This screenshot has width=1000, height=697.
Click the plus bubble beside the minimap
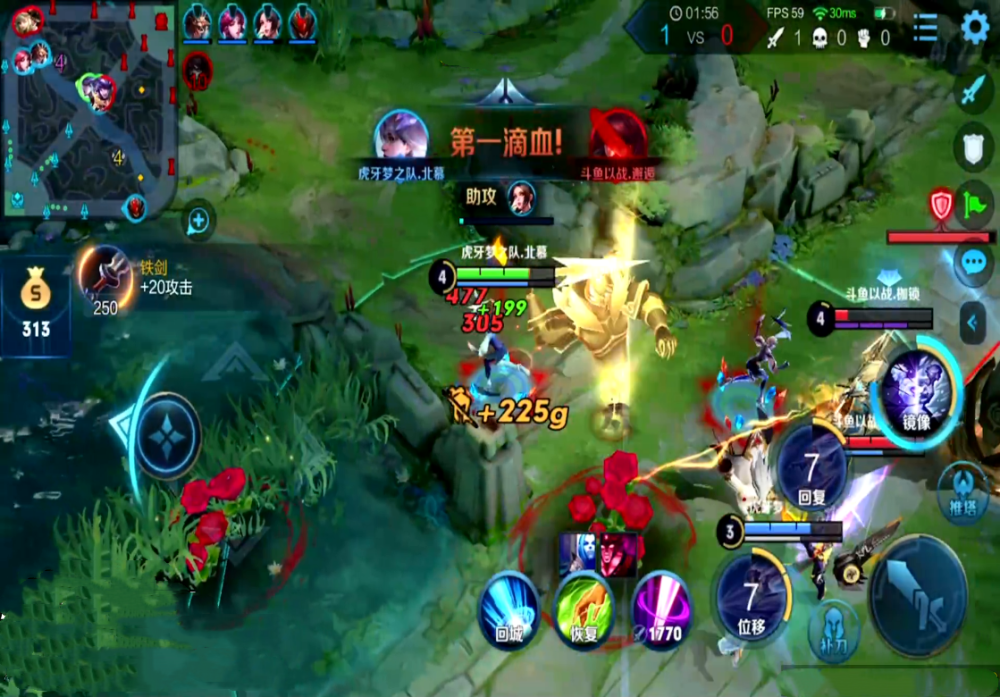point(199,220)
